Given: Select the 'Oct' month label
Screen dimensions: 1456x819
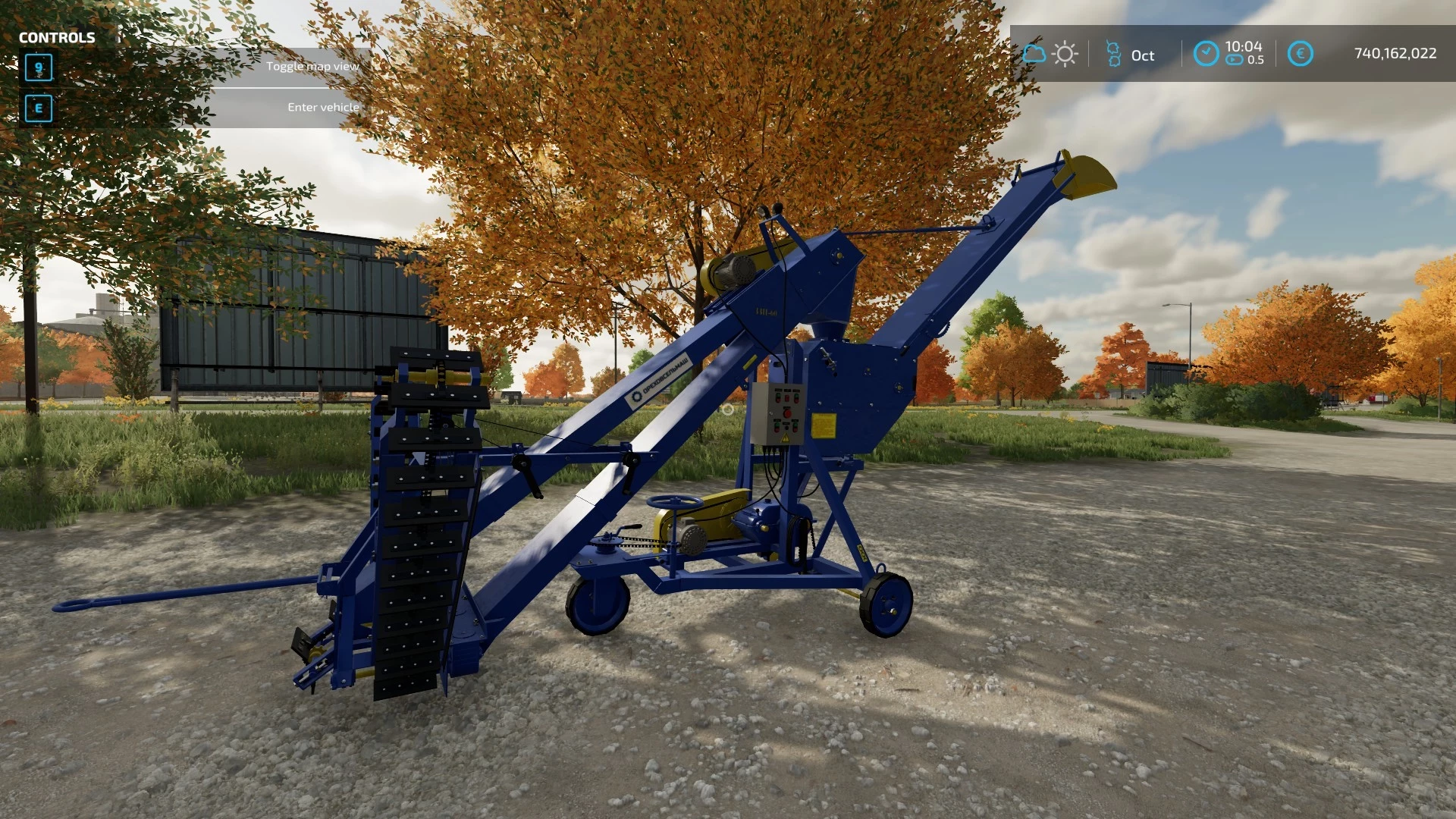Looking at the screenshot, I should (x=1142, y=55).
